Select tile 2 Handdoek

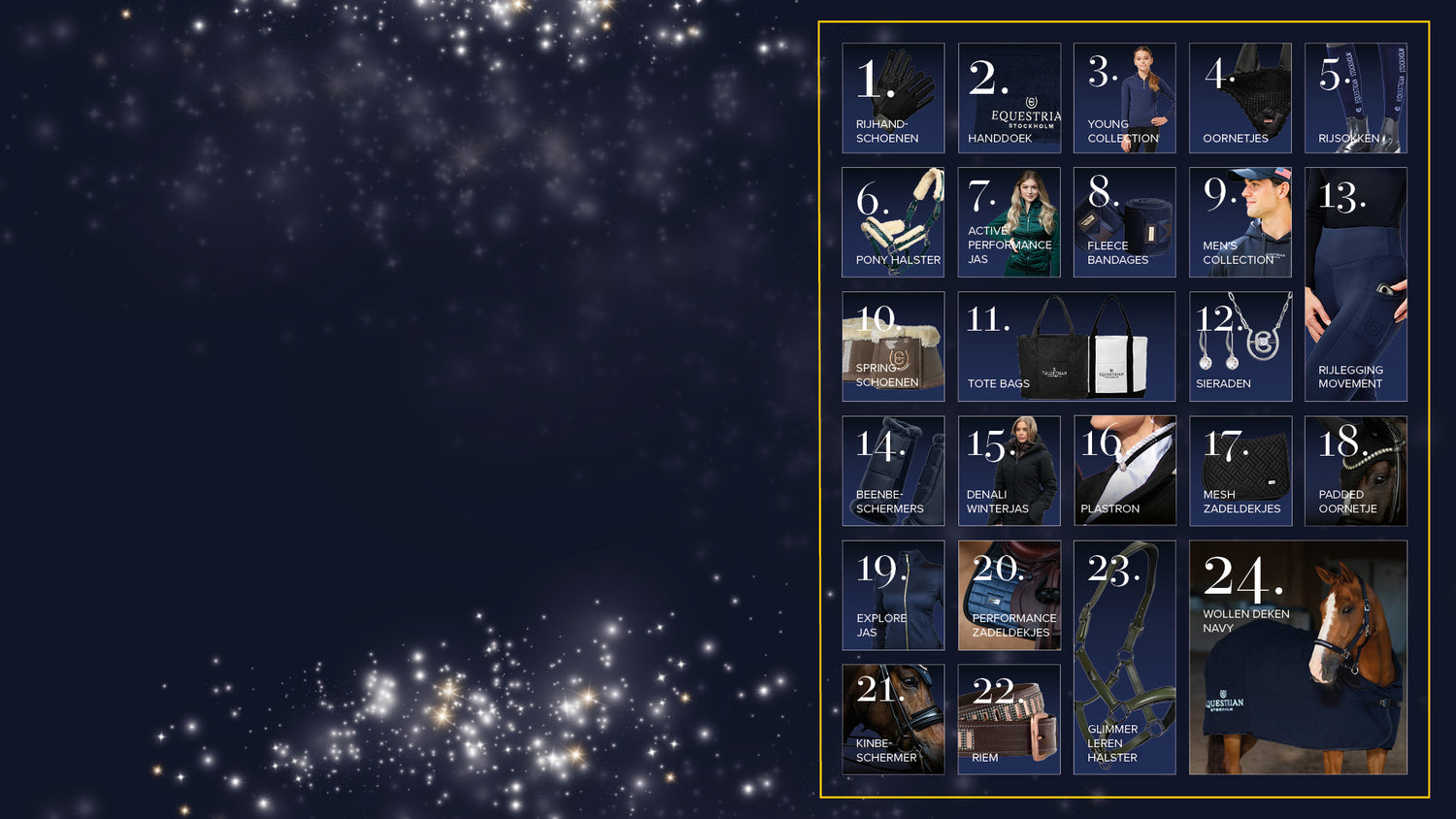coord(1009,98)
